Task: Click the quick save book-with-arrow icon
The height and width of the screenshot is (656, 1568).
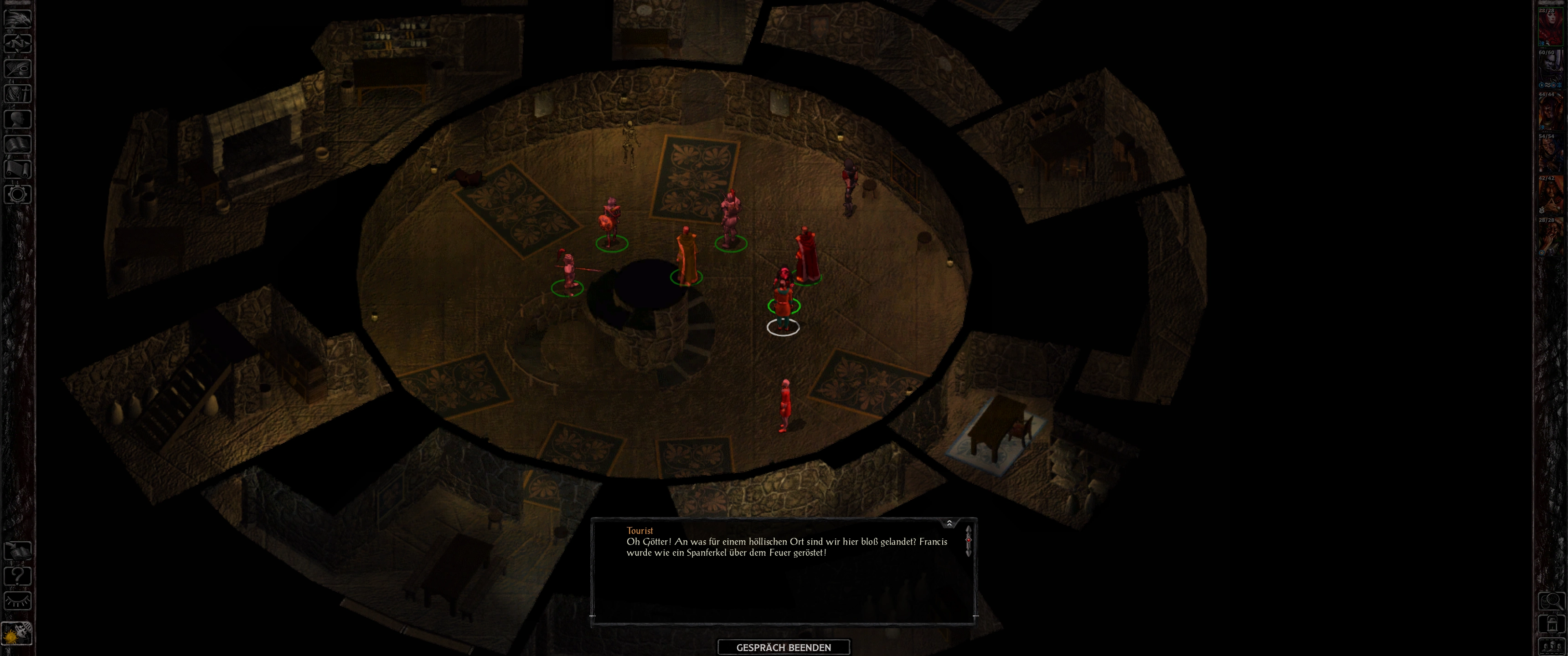Action: point(18,550)
